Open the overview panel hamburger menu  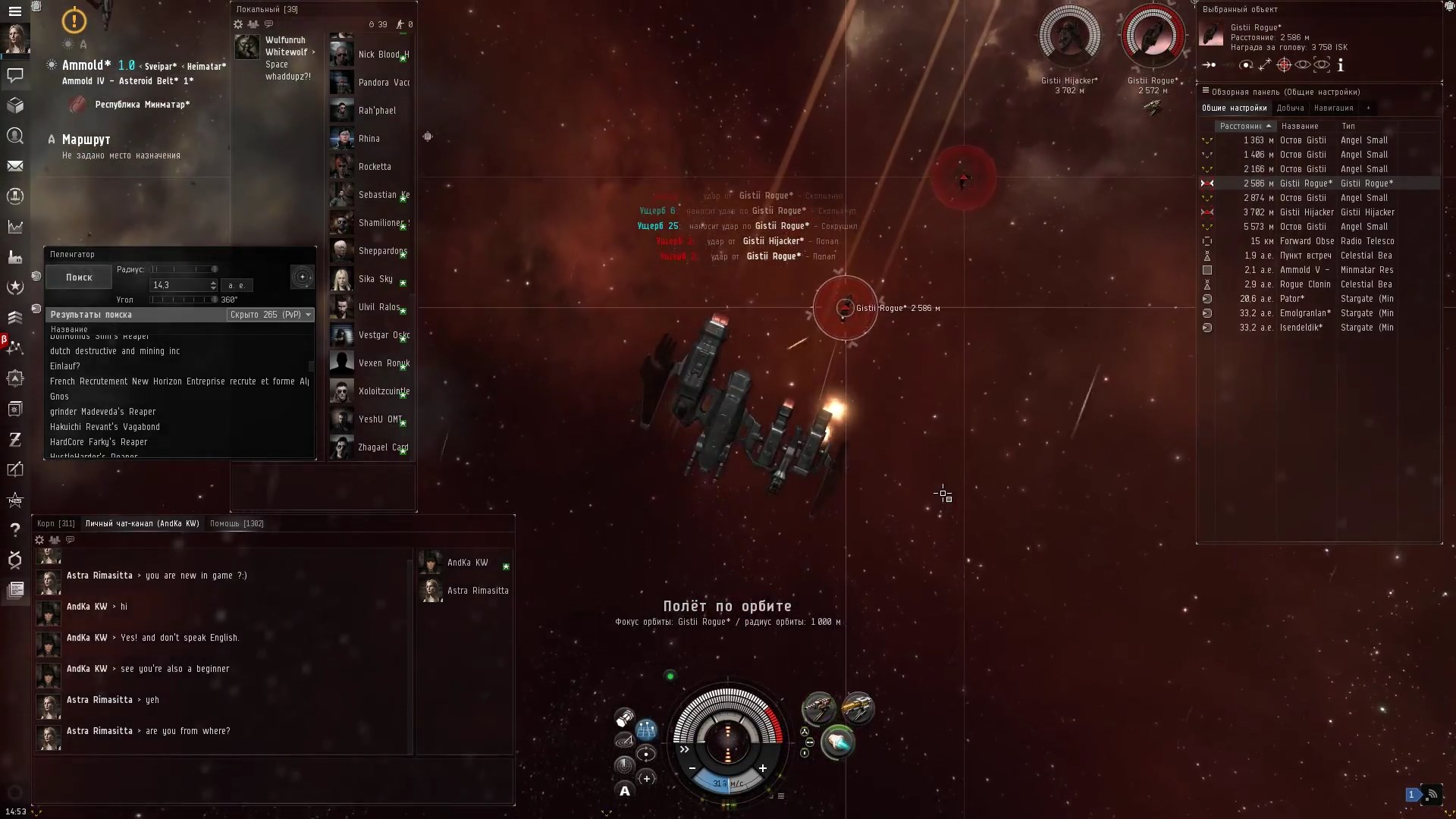[1206, 91]
